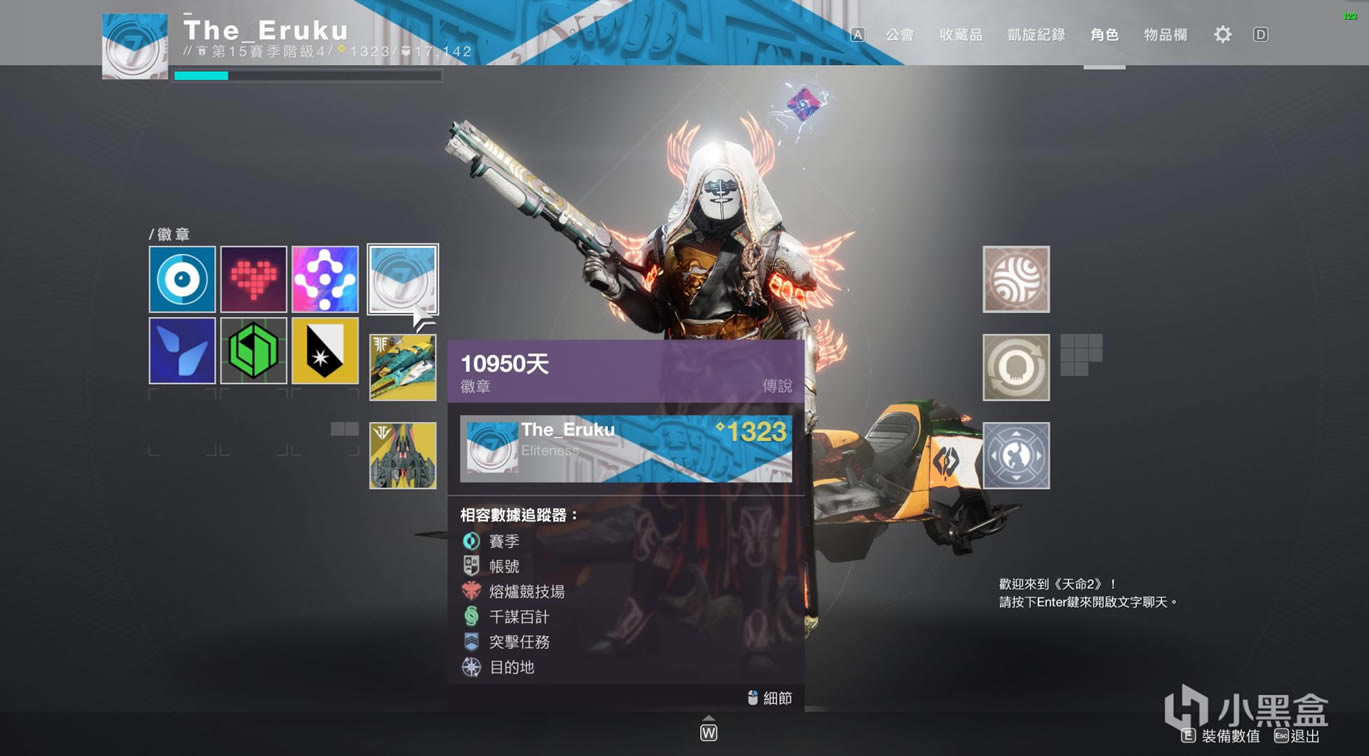Open settings with the gear icon
Viewport: 1369px width, 756px height.
click(x=1222, y=35)
